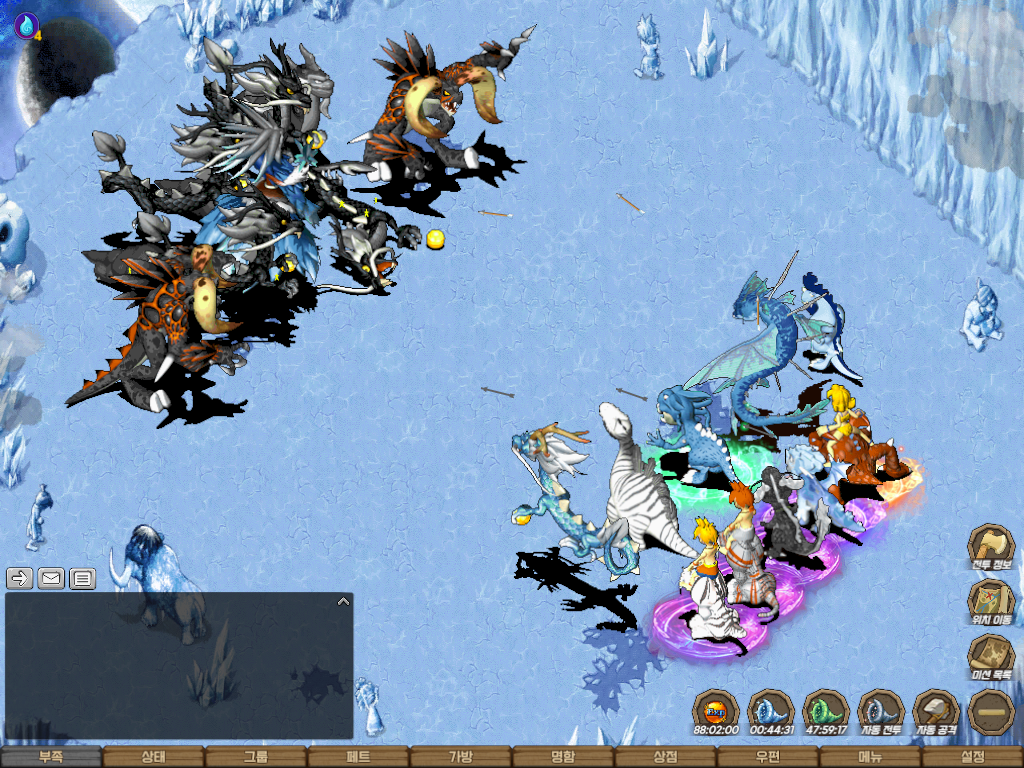Viewport: 1024px width, 768px height.
Task: Open the 위치 이동 map scroll icon
Action: 991,602
